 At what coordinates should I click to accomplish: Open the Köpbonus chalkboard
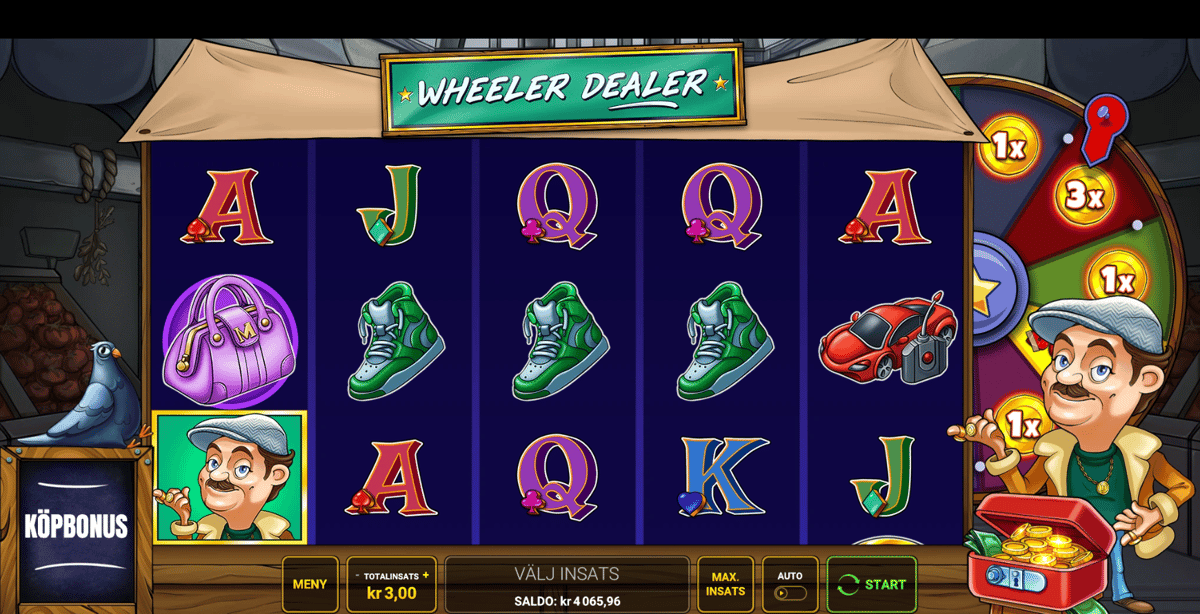coord(77,527)
